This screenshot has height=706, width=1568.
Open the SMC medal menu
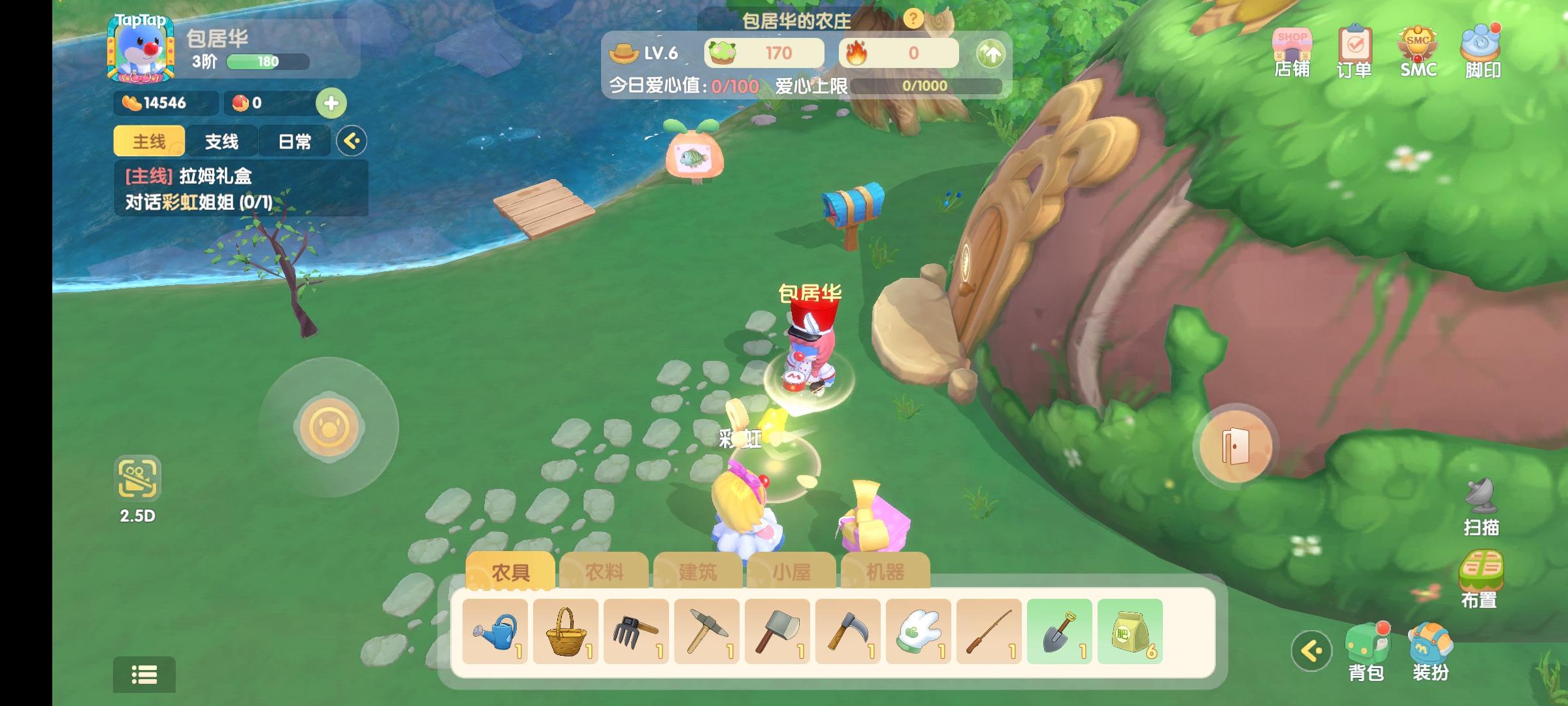[x=1418, y=52]
